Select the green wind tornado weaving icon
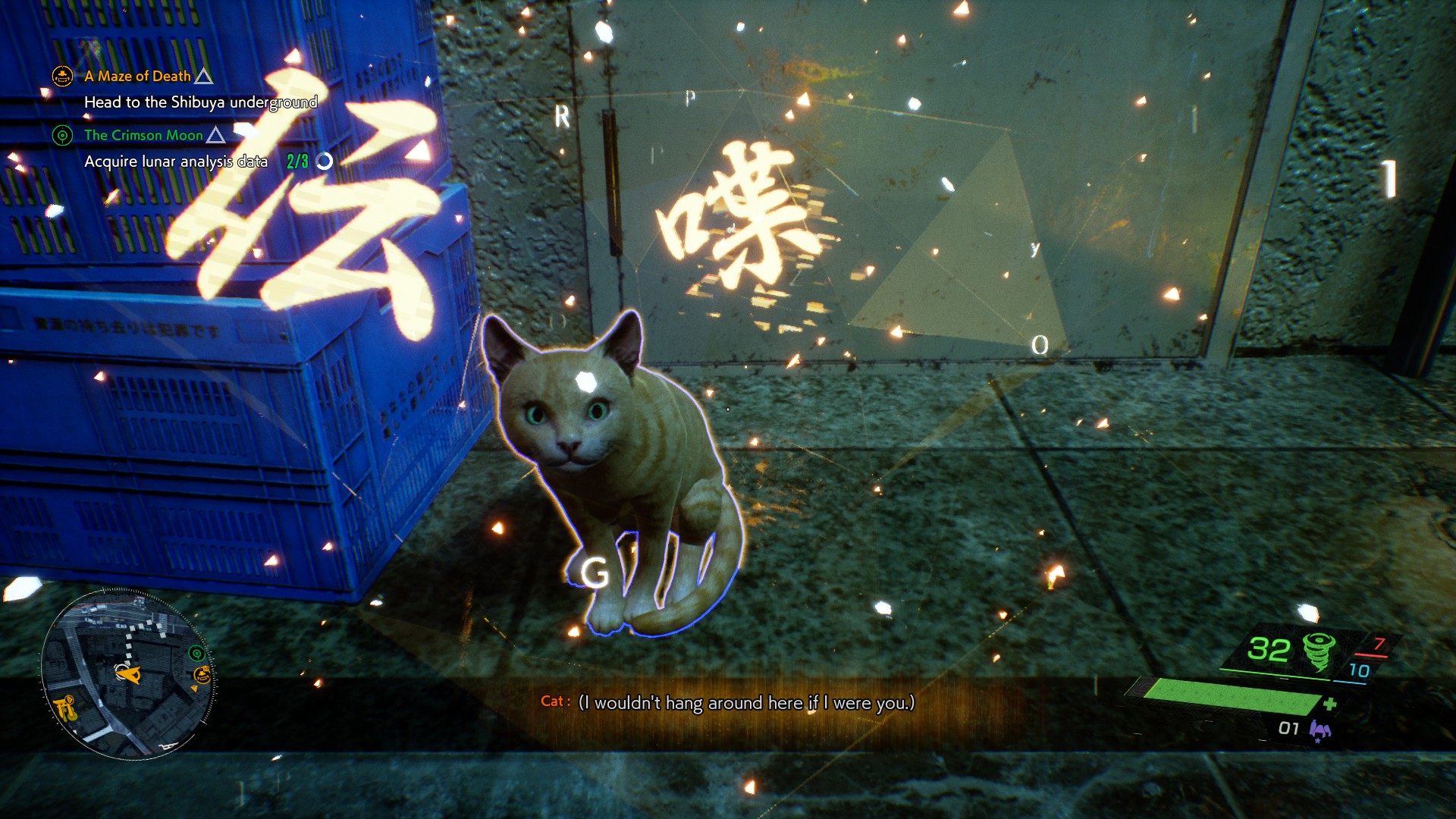 [1319, 651]
